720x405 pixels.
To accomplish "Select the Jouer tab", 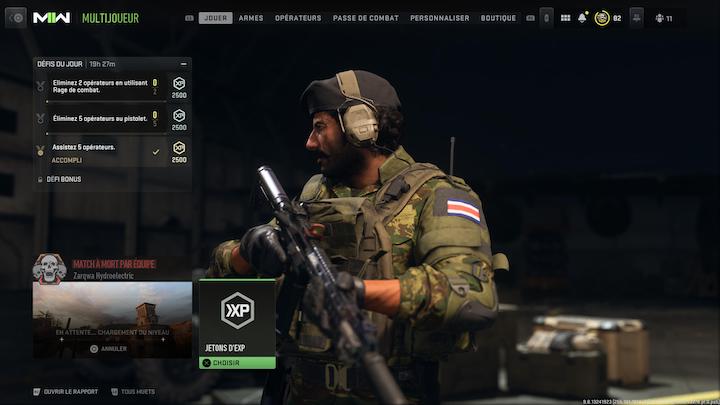I will [x=215, y=18].
